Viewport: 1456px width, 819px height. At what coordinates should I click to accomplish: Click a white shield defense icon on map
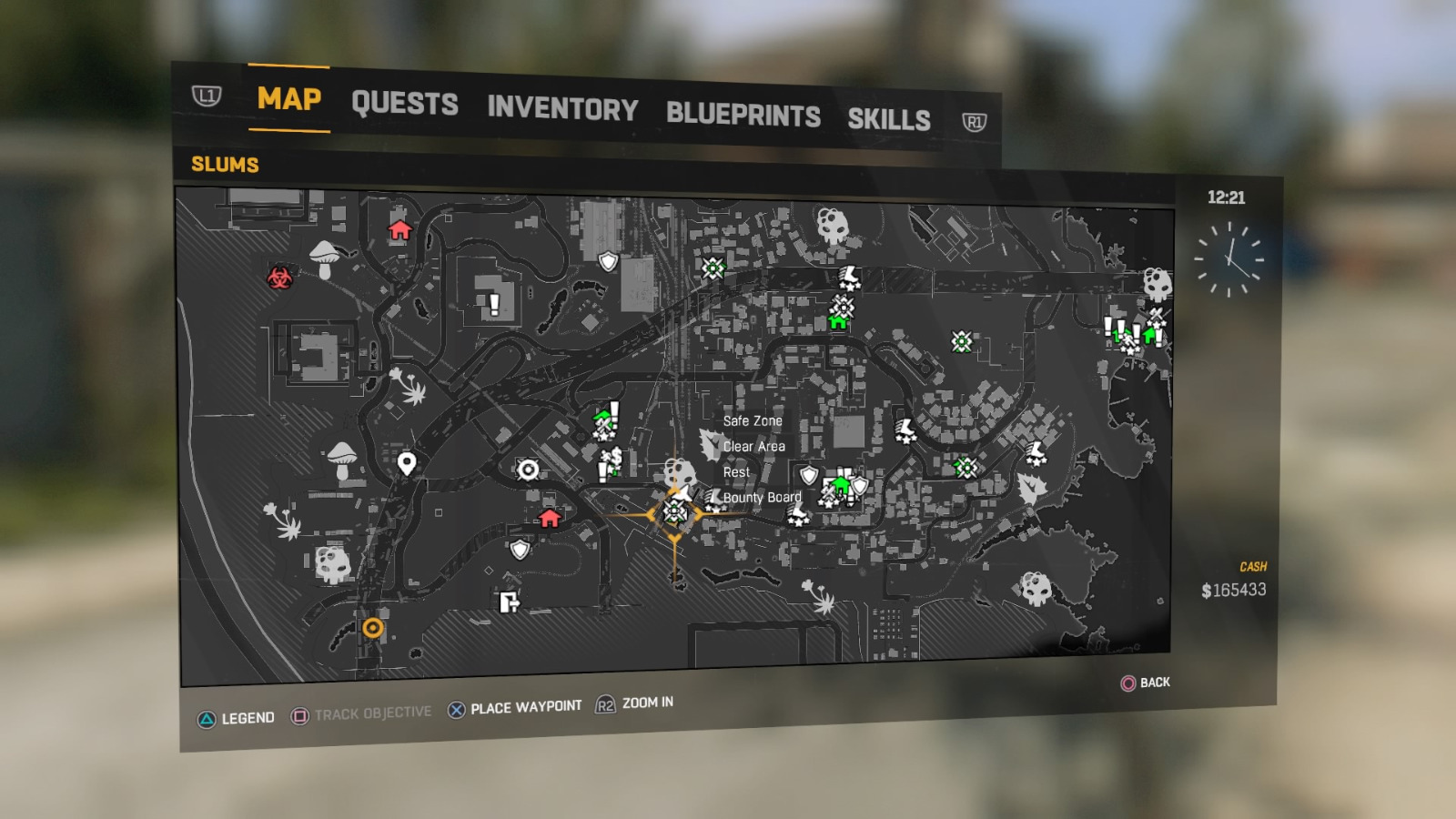608,261
